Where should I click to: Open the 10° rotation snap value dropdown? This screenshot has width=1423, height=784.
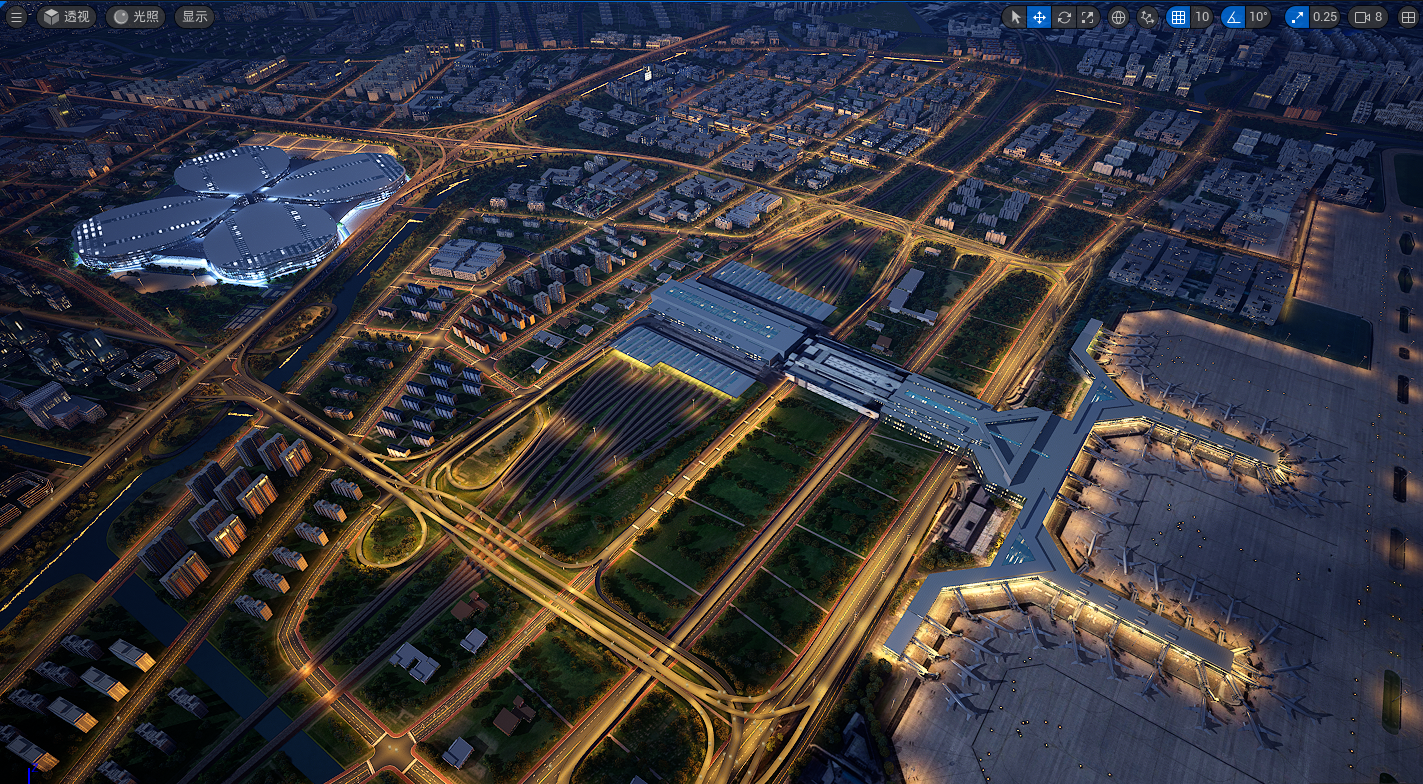[1258, 17]
